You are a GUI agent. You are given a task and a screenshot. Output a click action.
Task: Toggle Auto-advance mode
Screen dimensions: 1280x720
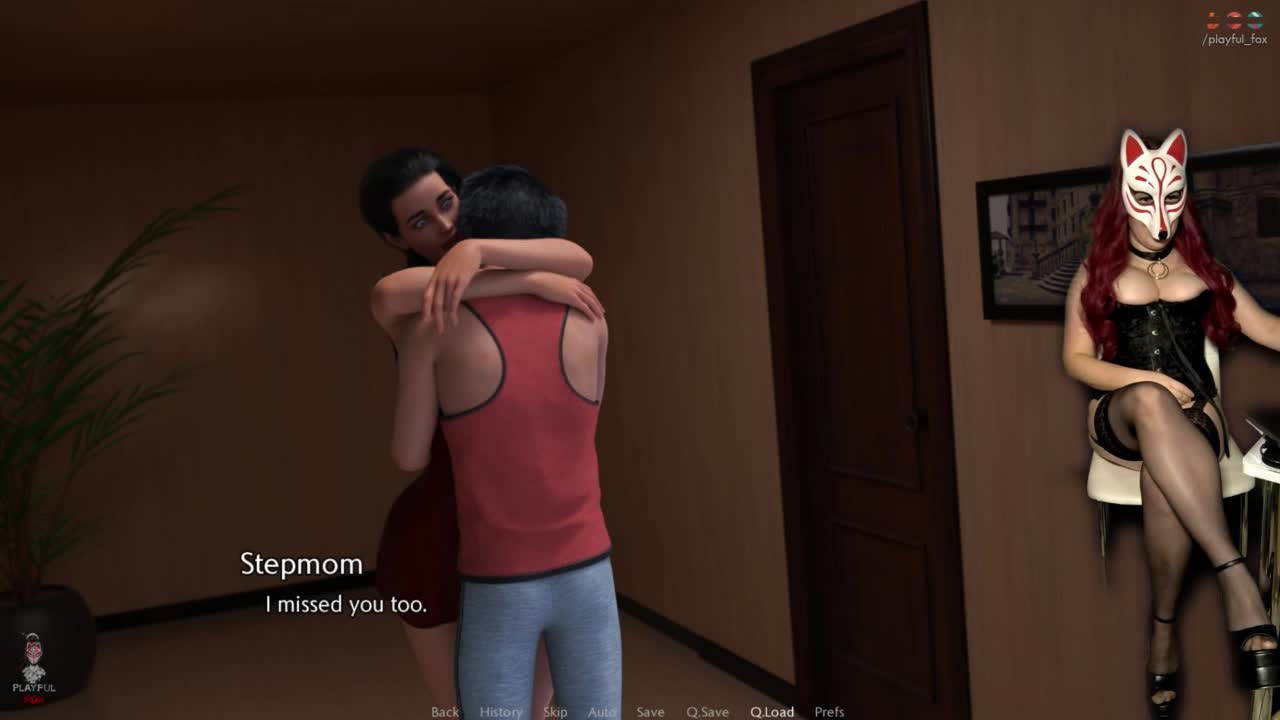602,712
